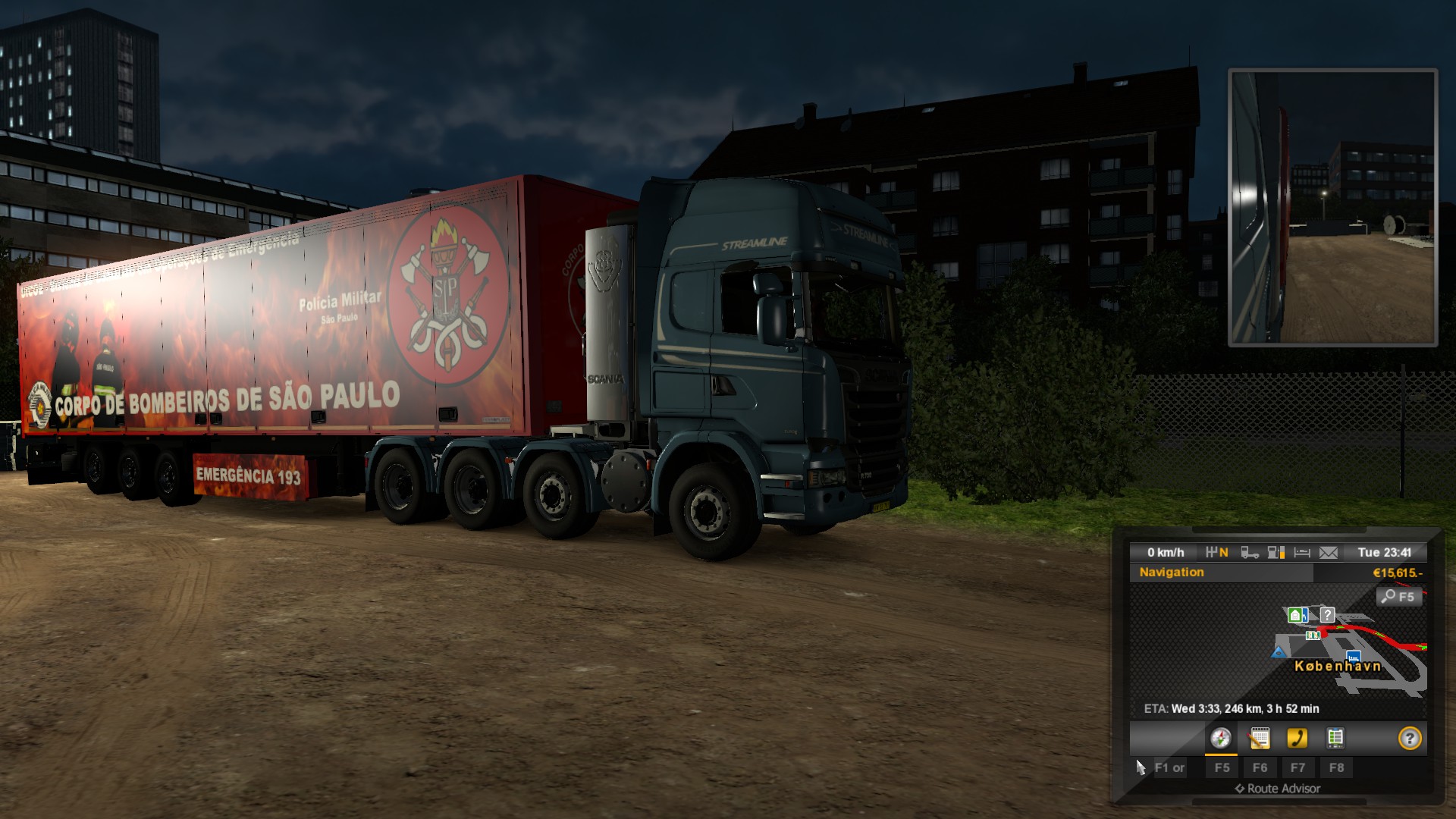Click the fuel pump status icon
The image size is (1456, 819).
1276,553
